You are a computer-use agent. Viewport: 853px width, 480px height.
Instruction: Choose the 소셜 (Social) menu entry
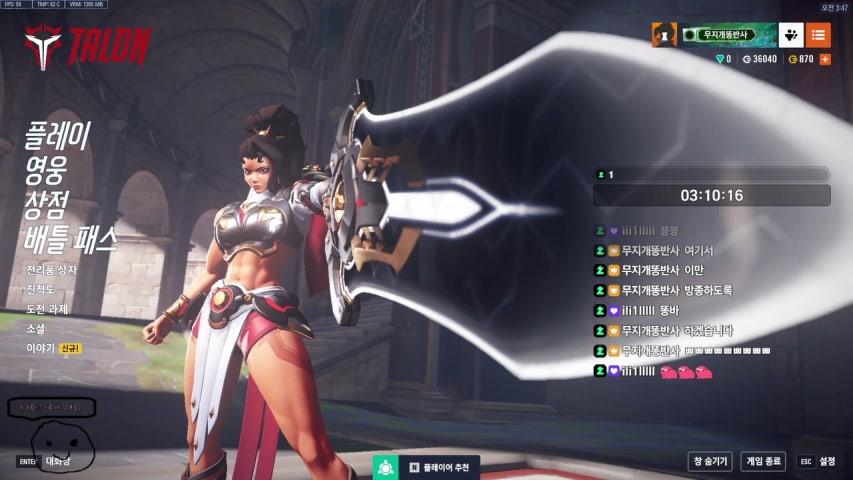click(x=36, y=328)
